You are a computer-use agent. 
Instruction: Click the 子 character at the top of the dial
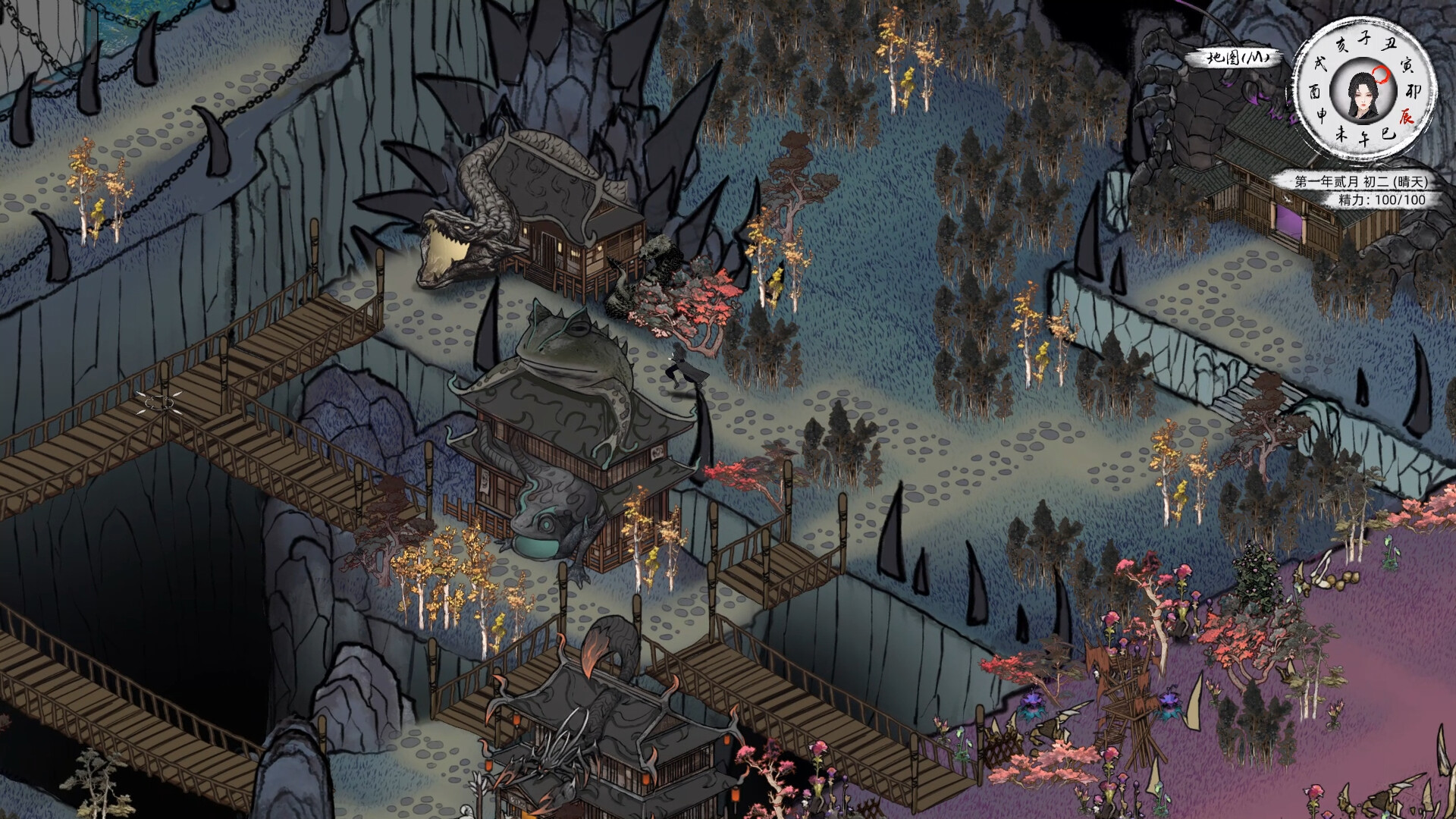pyautogui.click(x=1366, y=37)
